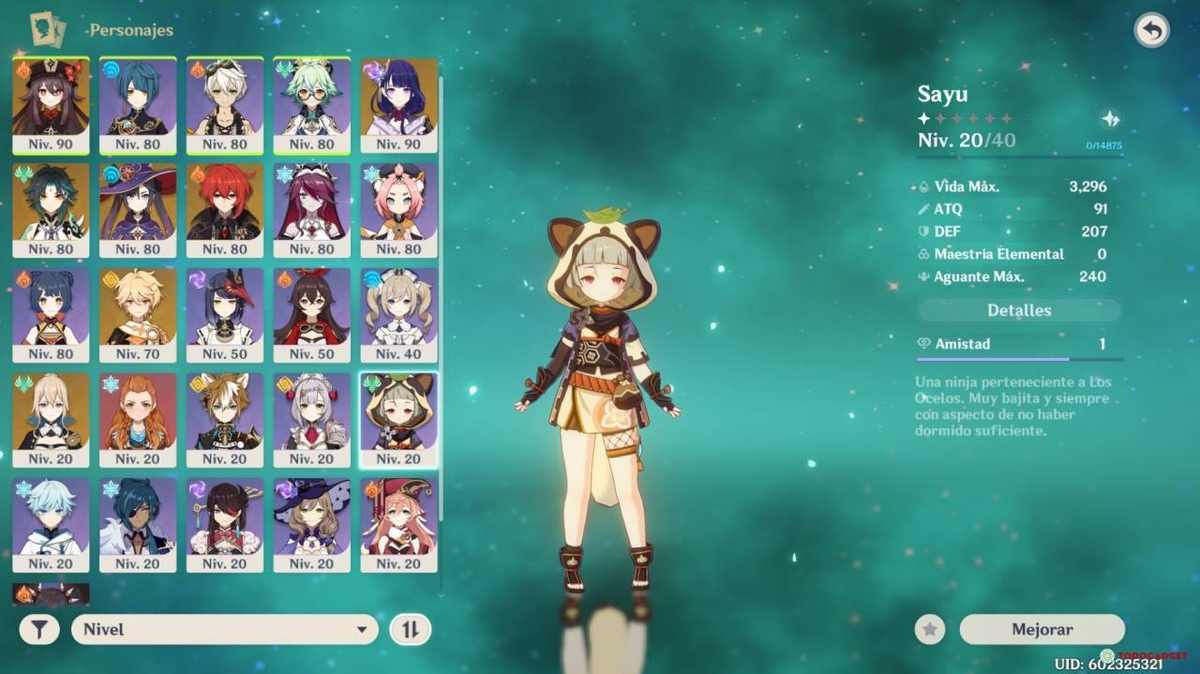The image size is (1200, 674).
Task: Select Mona with the purple witch hat
Action: (x=138, y=208)
